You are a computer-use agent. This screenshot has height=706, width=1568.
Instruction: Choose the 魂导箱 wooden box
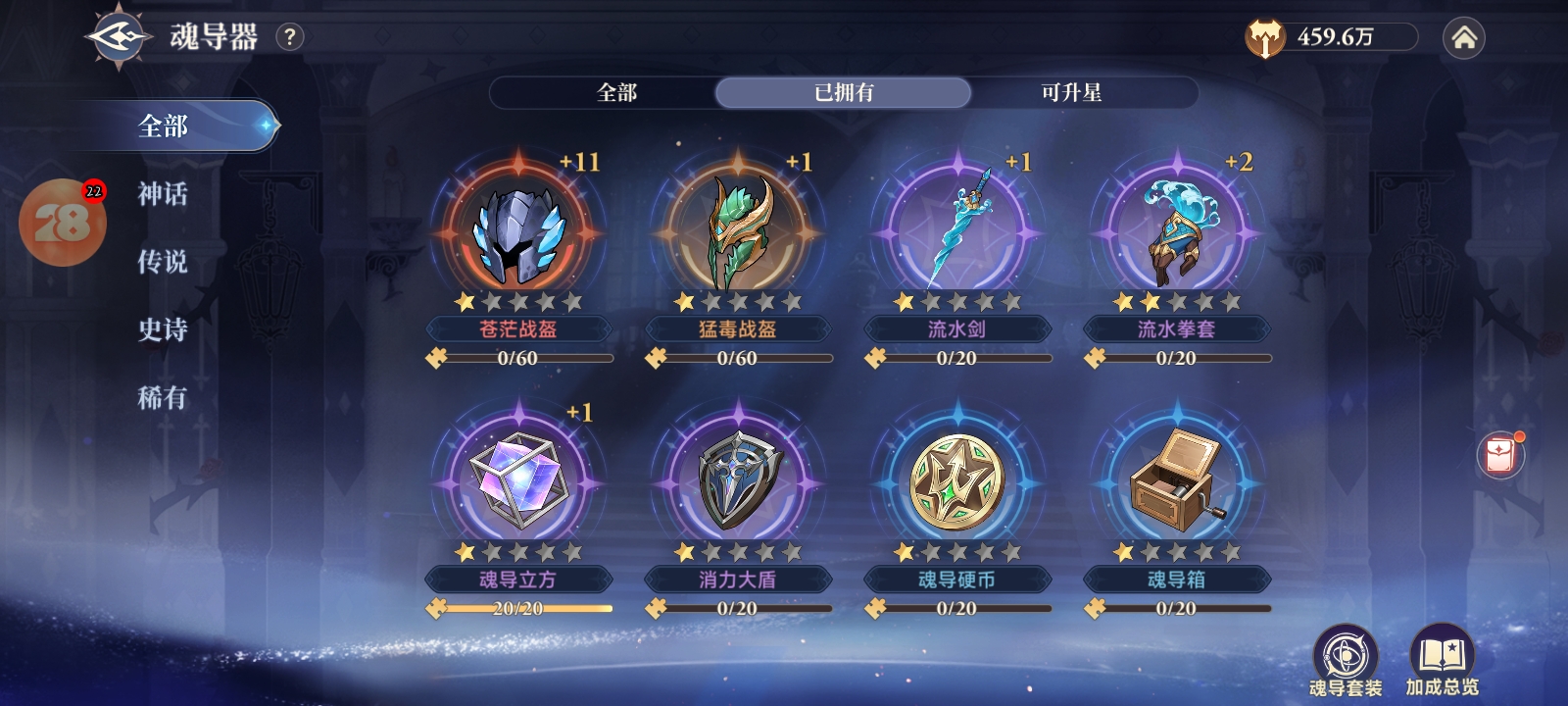click(1176, 482)
